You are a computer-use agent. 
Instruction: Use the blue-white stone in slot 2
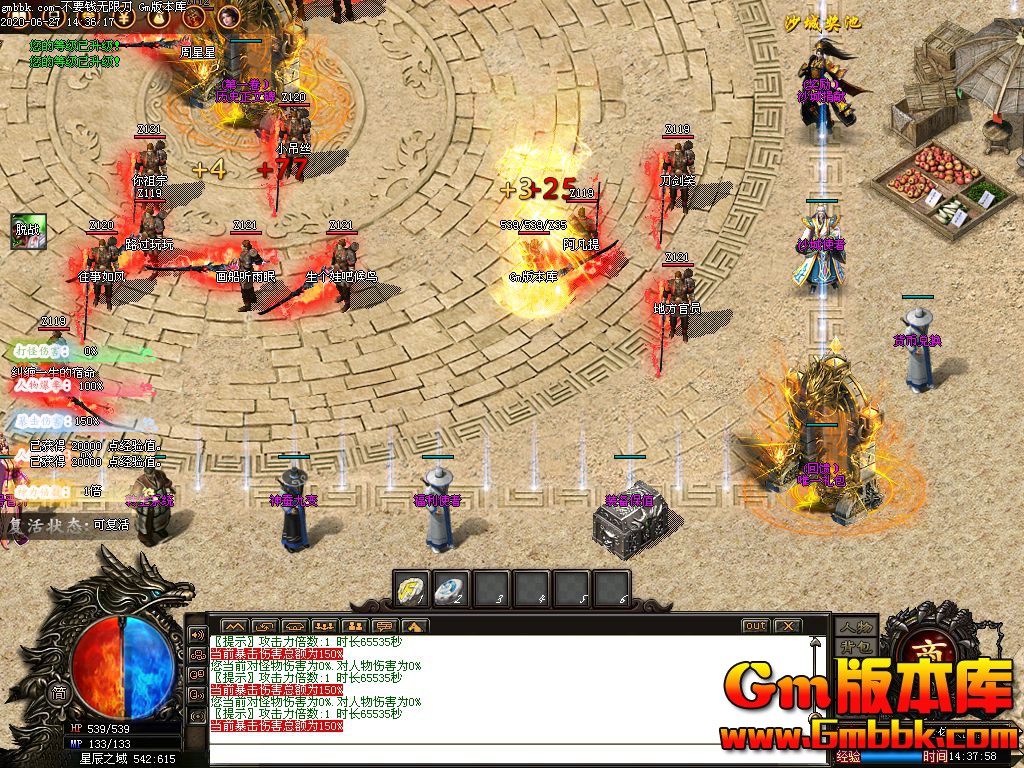451,589
